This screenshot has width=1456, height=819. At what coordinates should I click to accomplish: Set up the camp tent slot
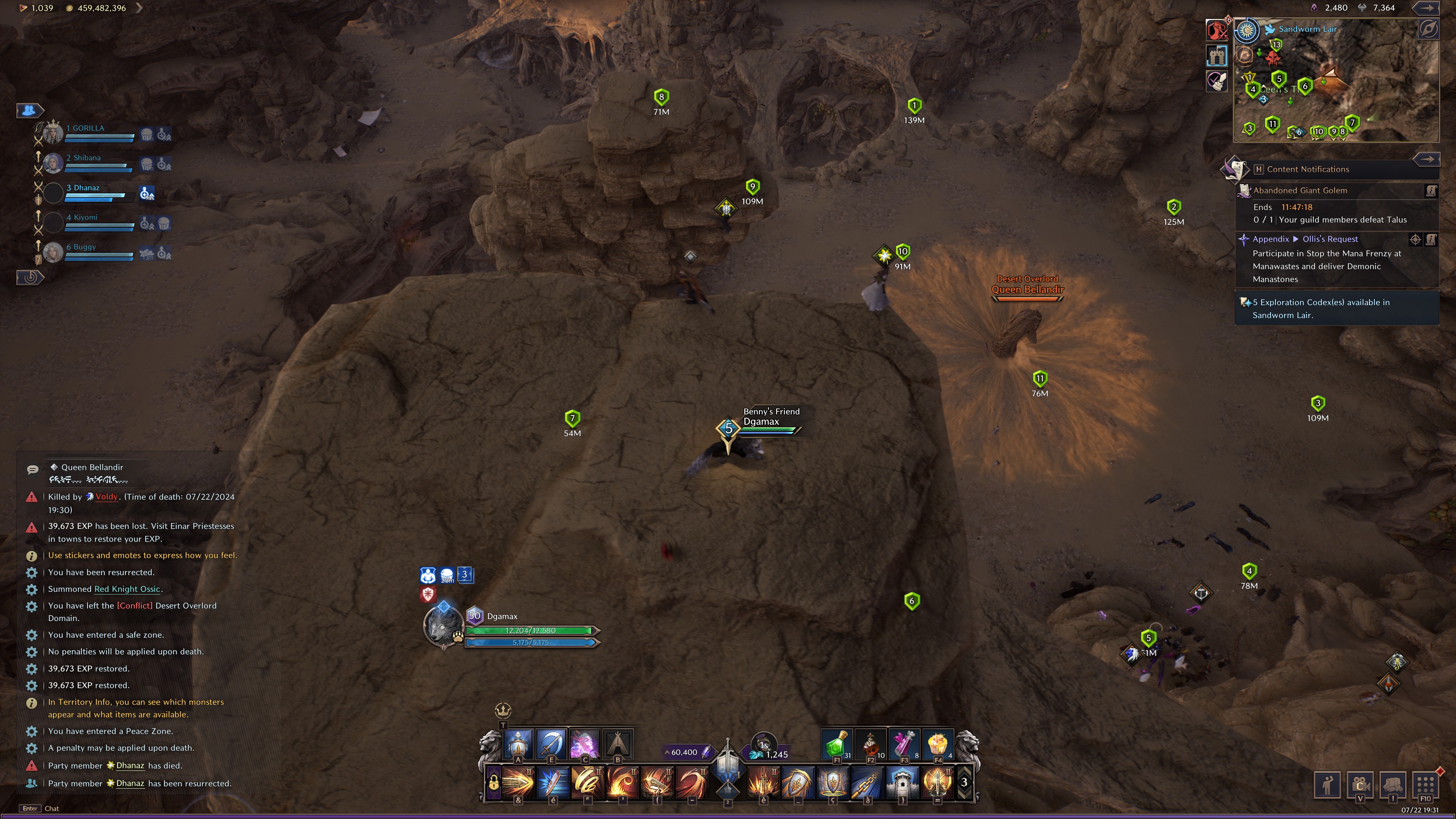[x=618, y=744]
